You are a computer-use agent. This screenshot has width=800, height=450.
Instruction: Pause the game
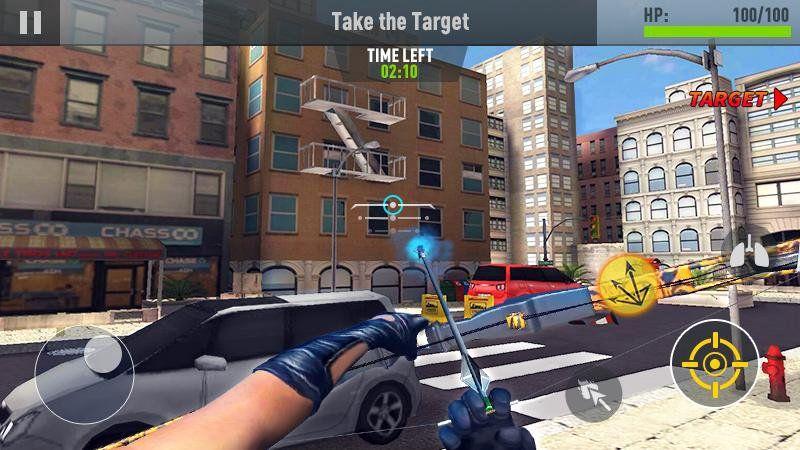(x=30, y=22)
